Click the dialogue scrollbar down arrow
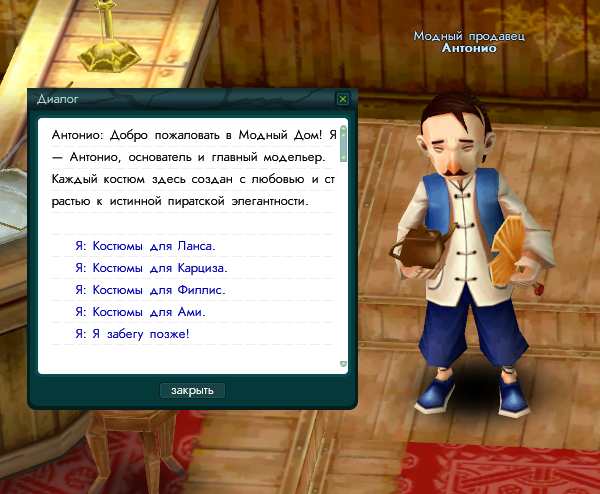The image size is (600, 494). [343, 364]
